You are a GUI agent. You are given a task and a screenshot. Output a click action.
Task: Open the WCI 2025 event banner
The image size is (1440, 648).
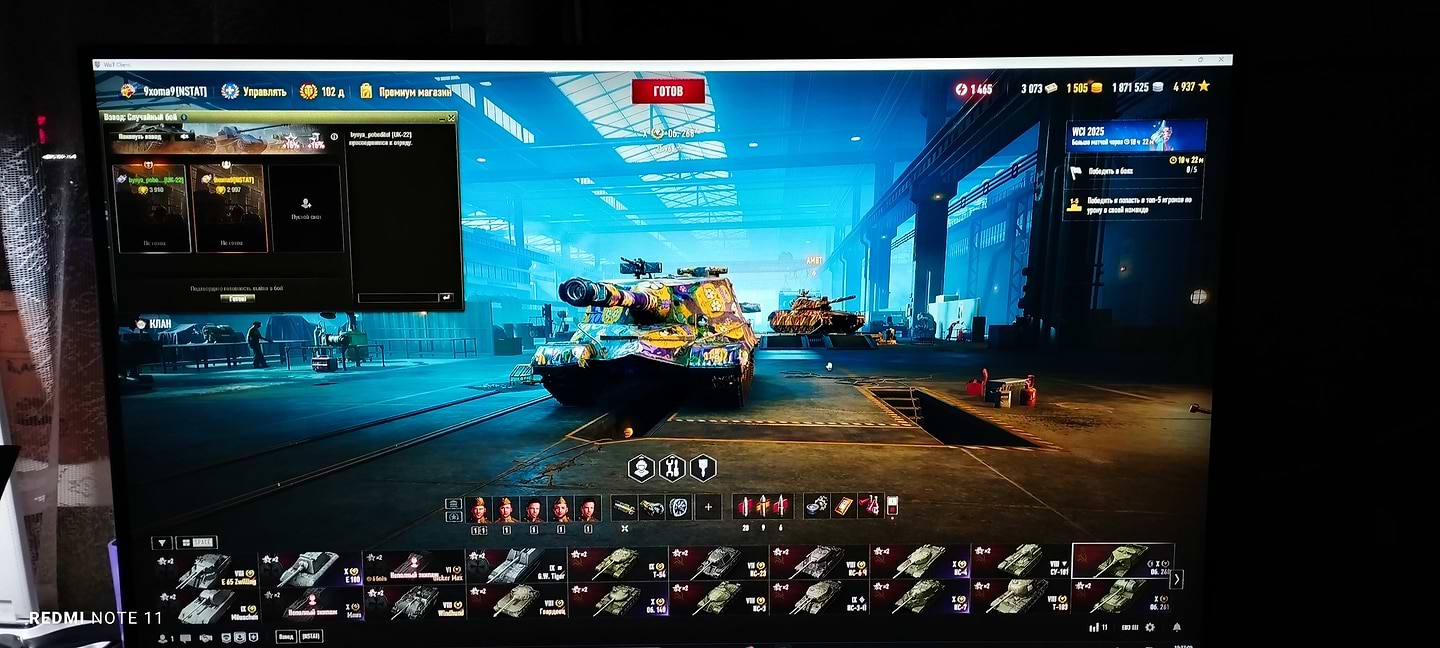coord(1134,135)
